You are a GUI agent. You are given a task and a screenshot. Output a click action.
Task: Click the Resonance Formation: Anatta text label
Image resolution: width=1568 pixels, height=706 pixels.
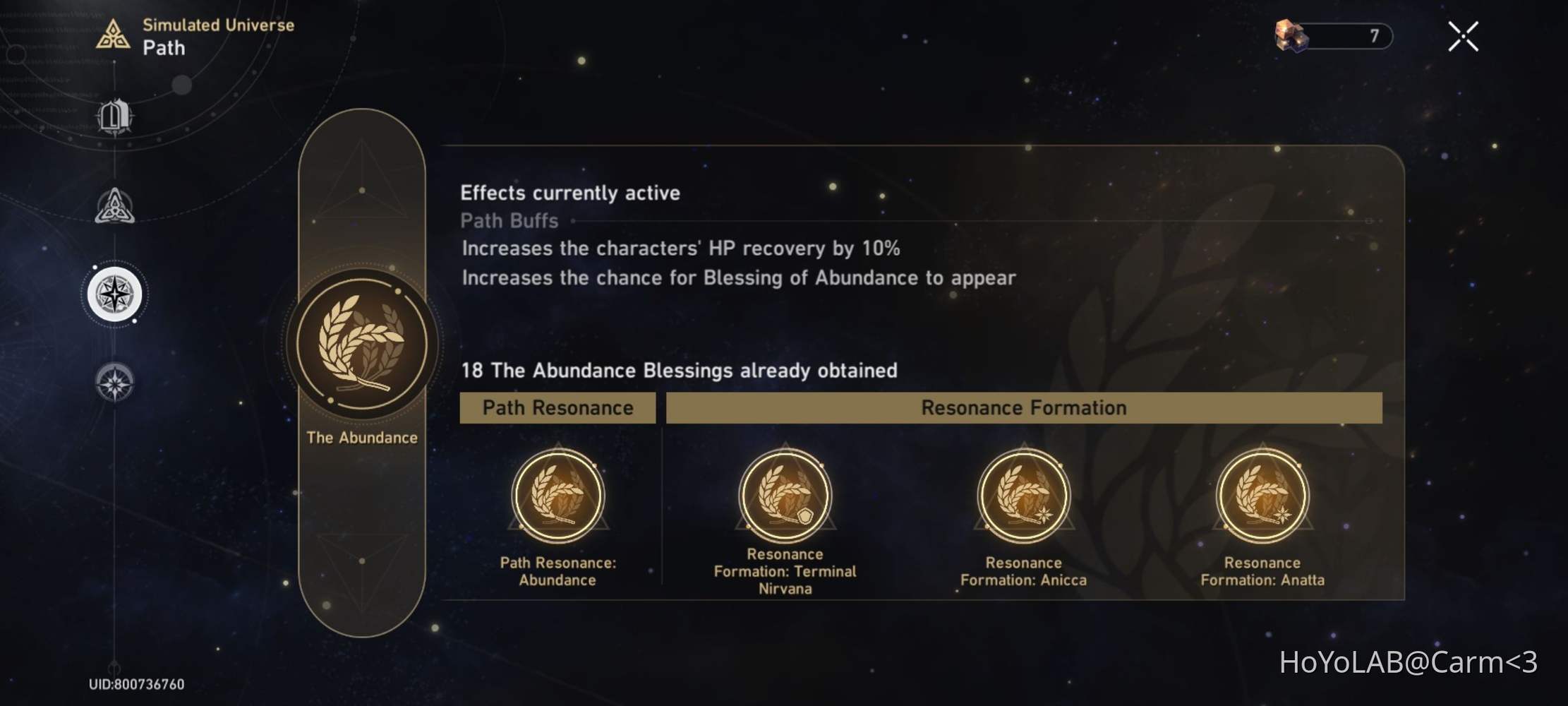pyautogui.click(x=1262, y=571)
